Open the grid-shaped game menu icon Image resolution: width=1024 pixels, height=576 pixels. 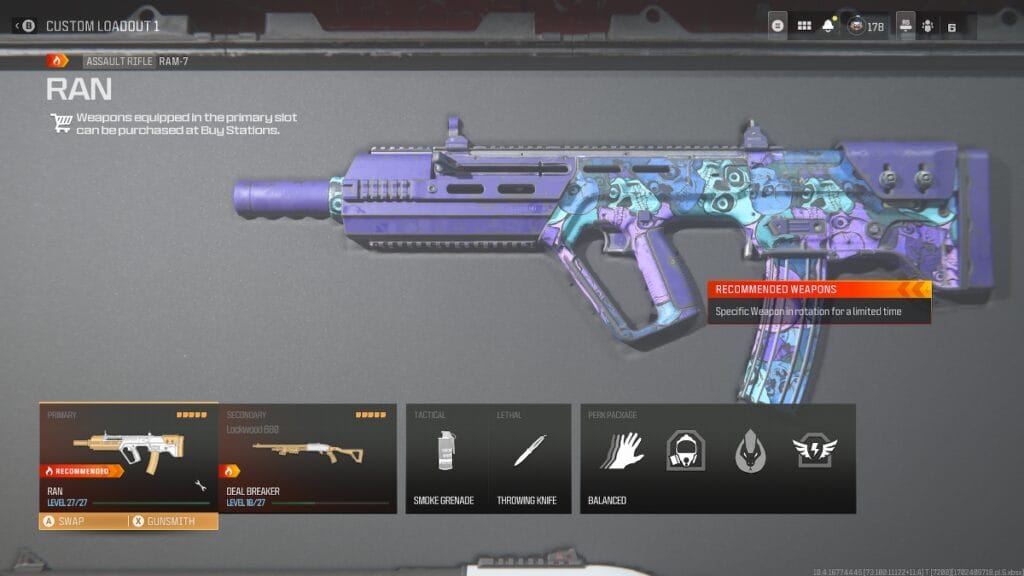click(804, 26)
